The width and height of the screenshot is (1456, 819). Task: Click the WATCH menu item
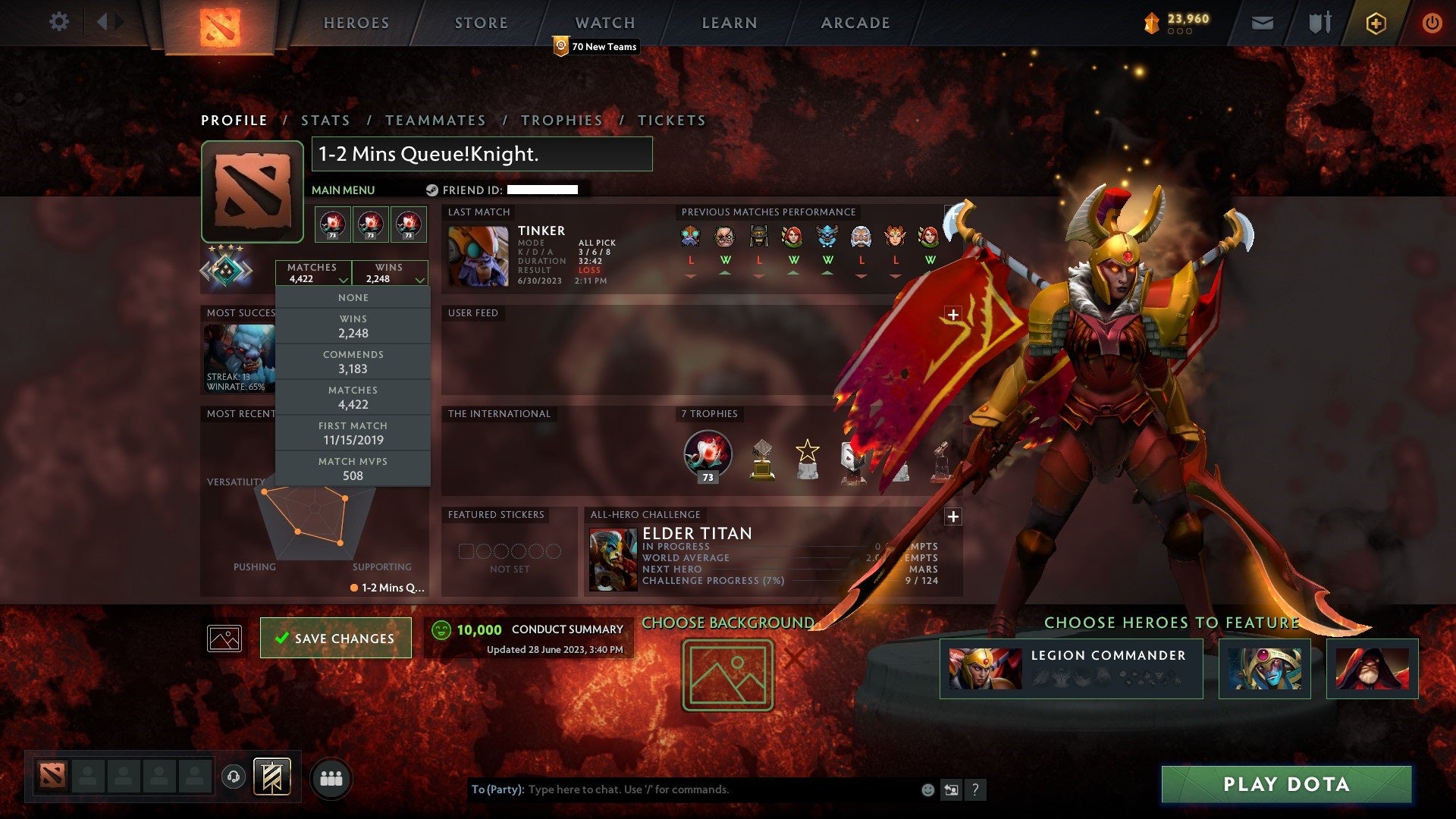[604, 23]
